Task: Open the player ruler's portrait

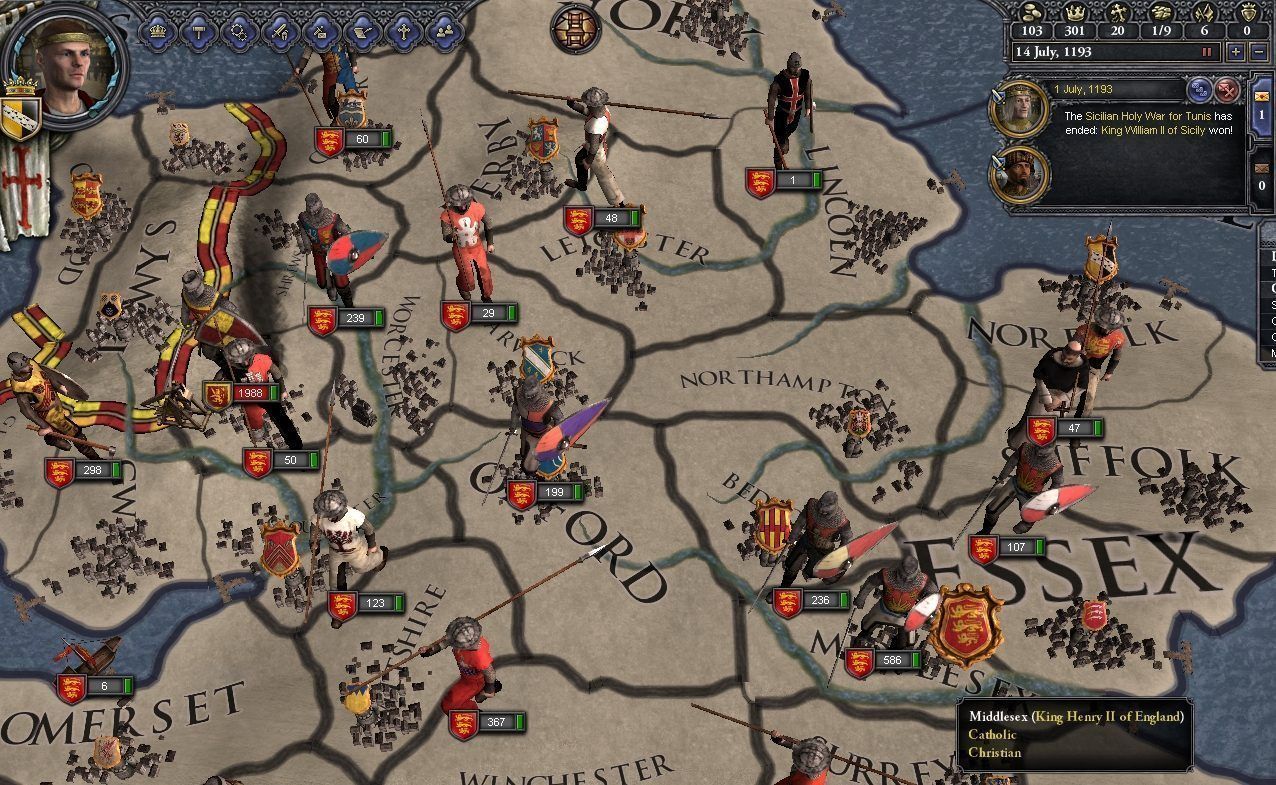Action: point(65,62)
